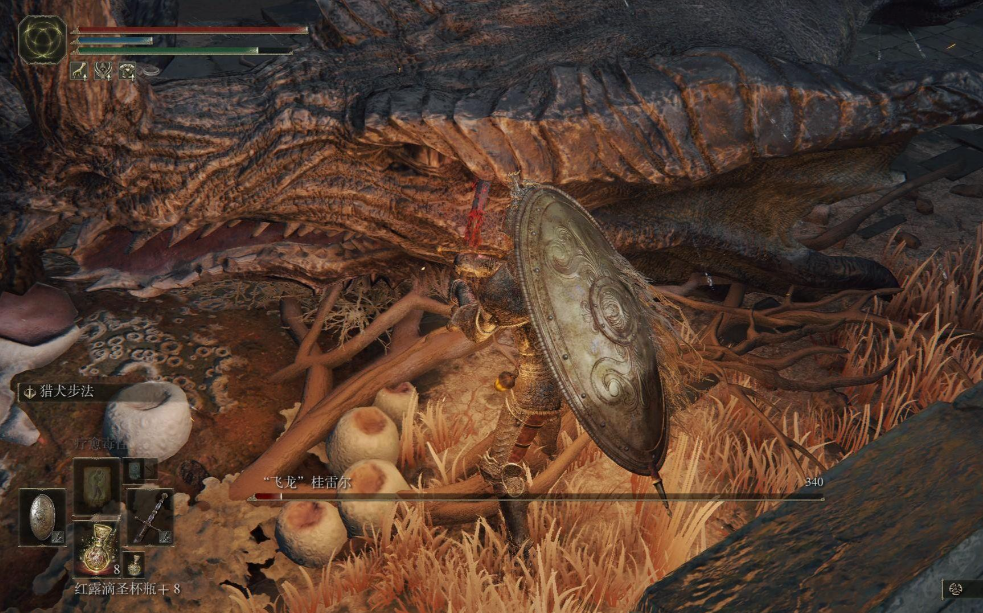This screenshot has height=613, width=983.
Task: Select the sword weapon slot
Action: click(149, 516)
